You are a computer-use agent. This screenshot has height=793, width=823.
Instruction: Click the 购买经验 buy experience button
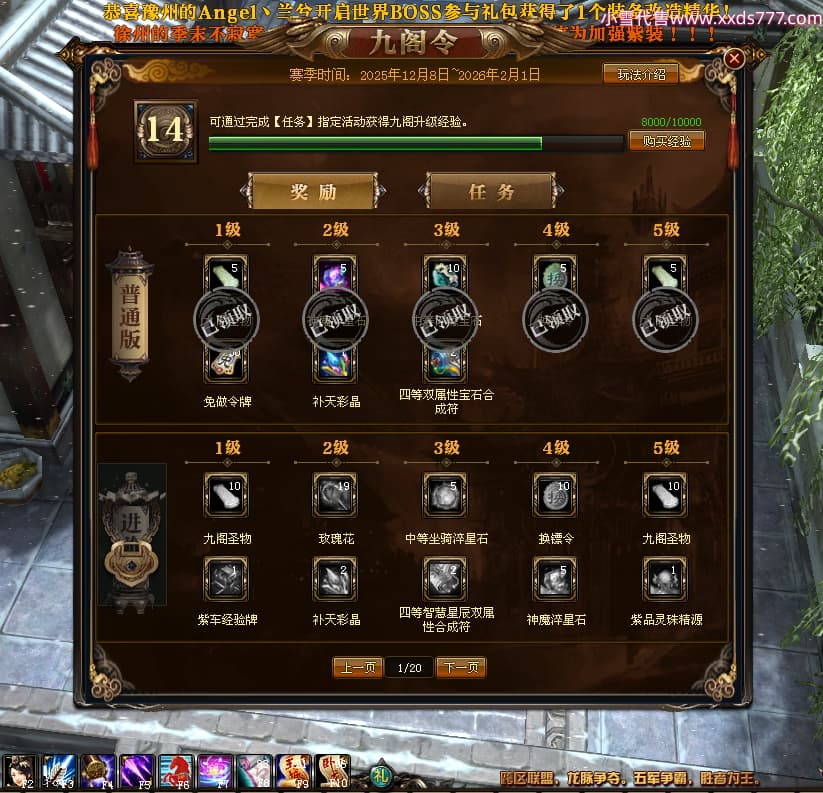tap(667, 141)
